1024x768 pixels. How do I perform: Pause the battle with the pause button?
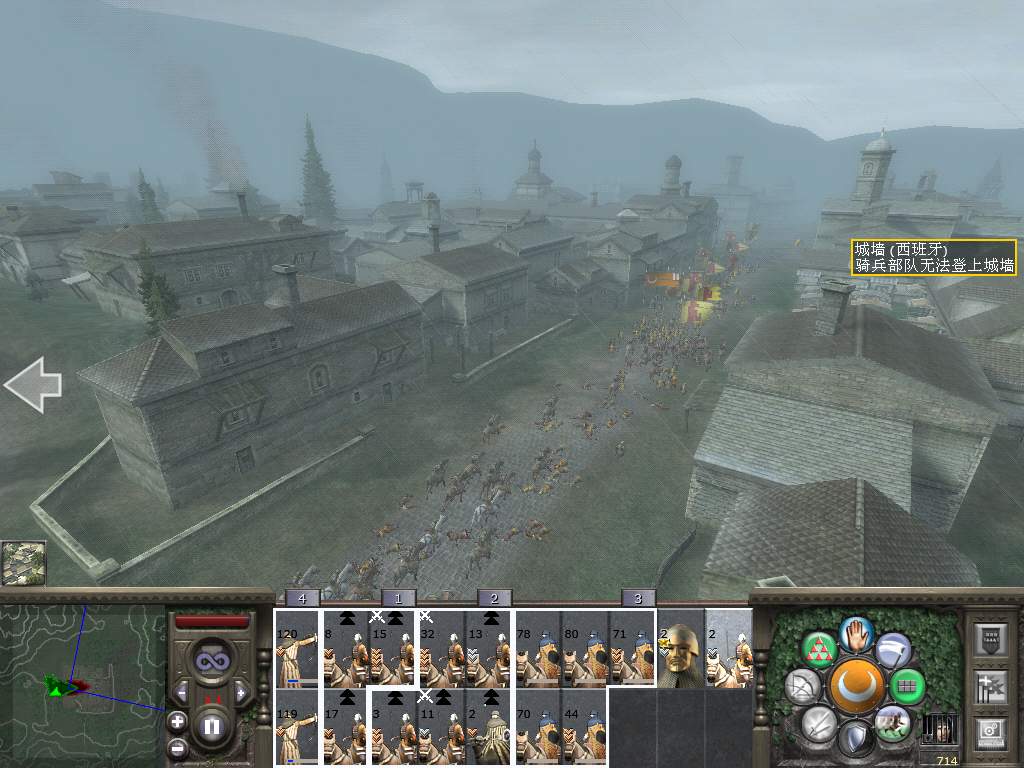(211, 725)
